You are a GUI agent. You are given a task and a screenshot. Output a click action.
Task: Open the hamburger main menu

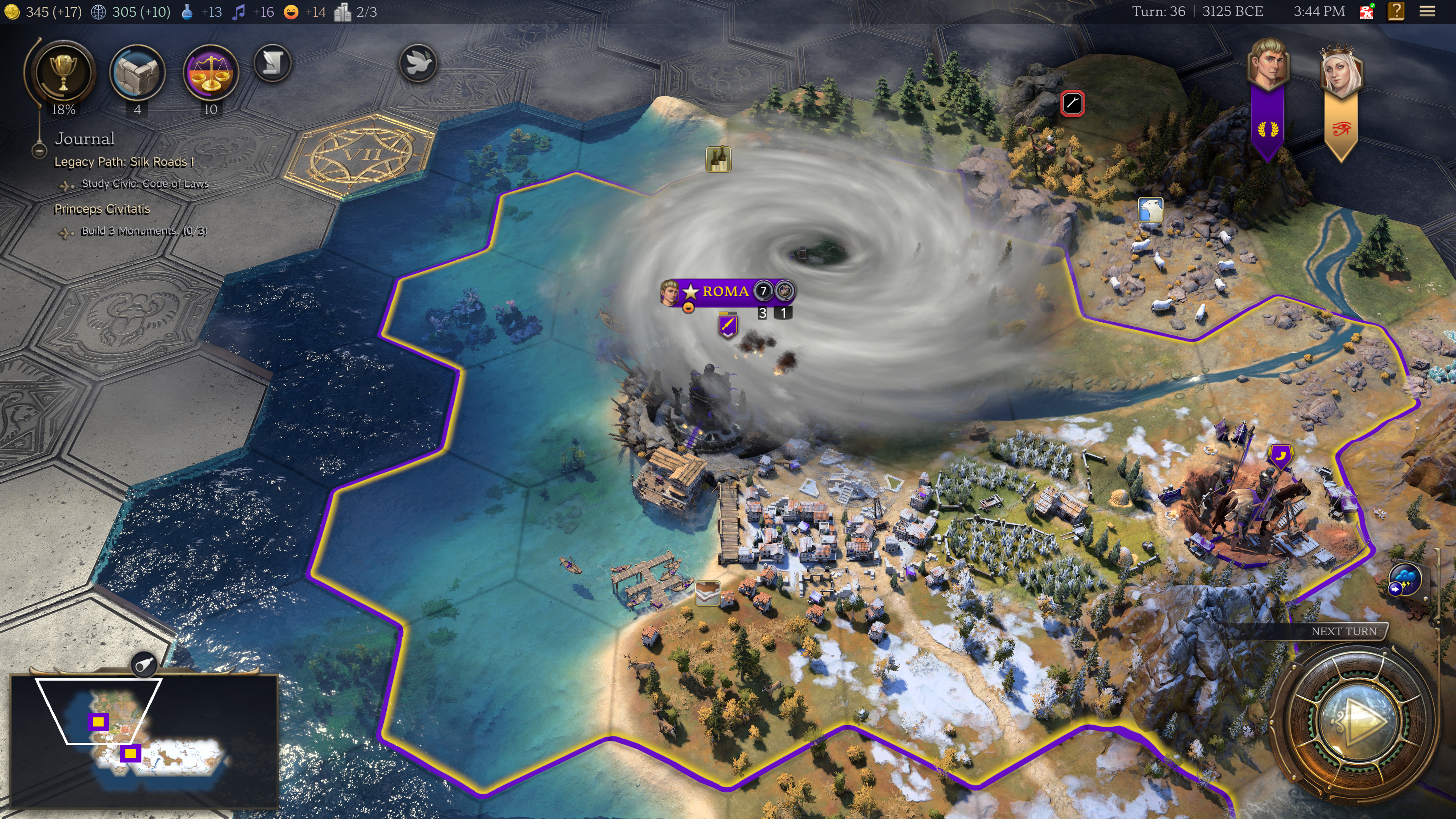1427,11
